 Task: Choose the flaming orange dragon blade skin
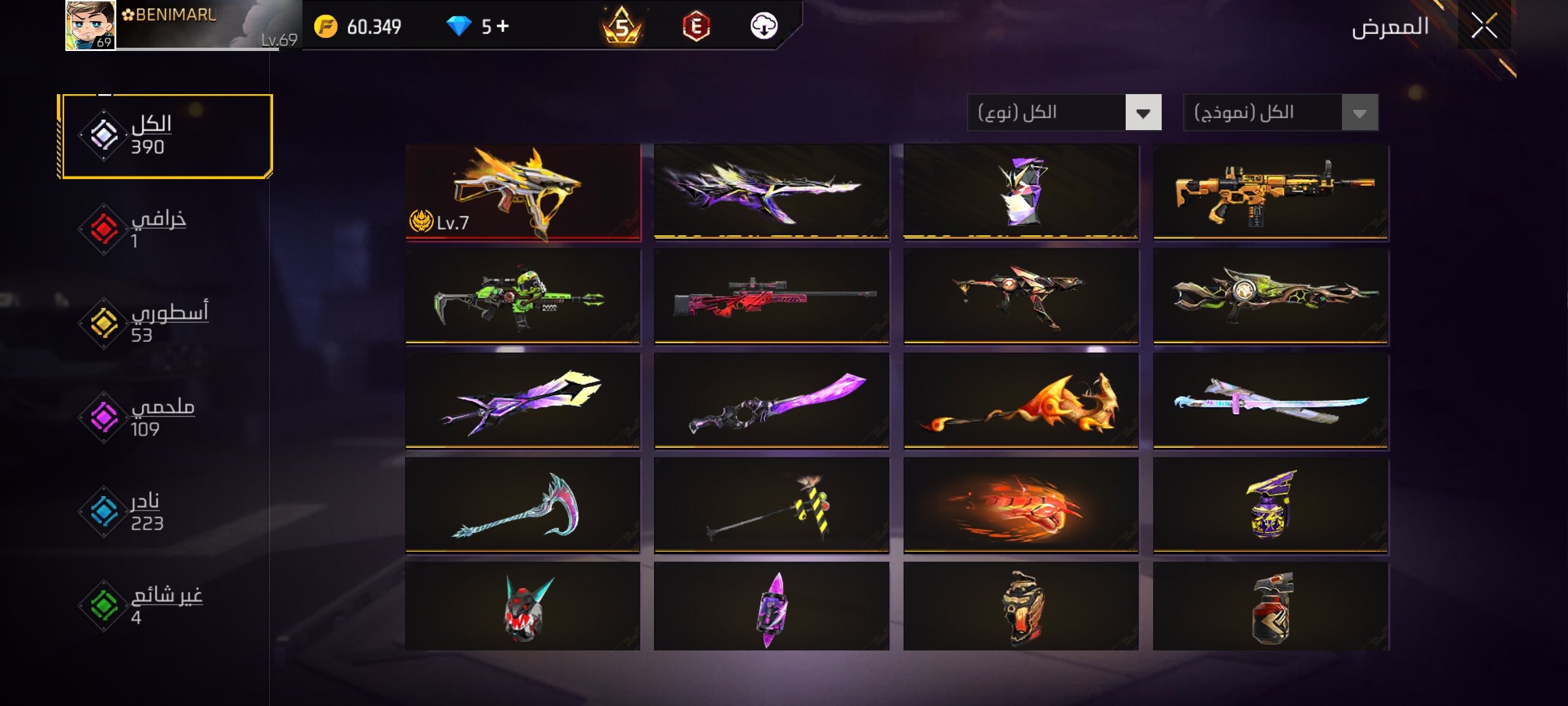pos(1021,401)
